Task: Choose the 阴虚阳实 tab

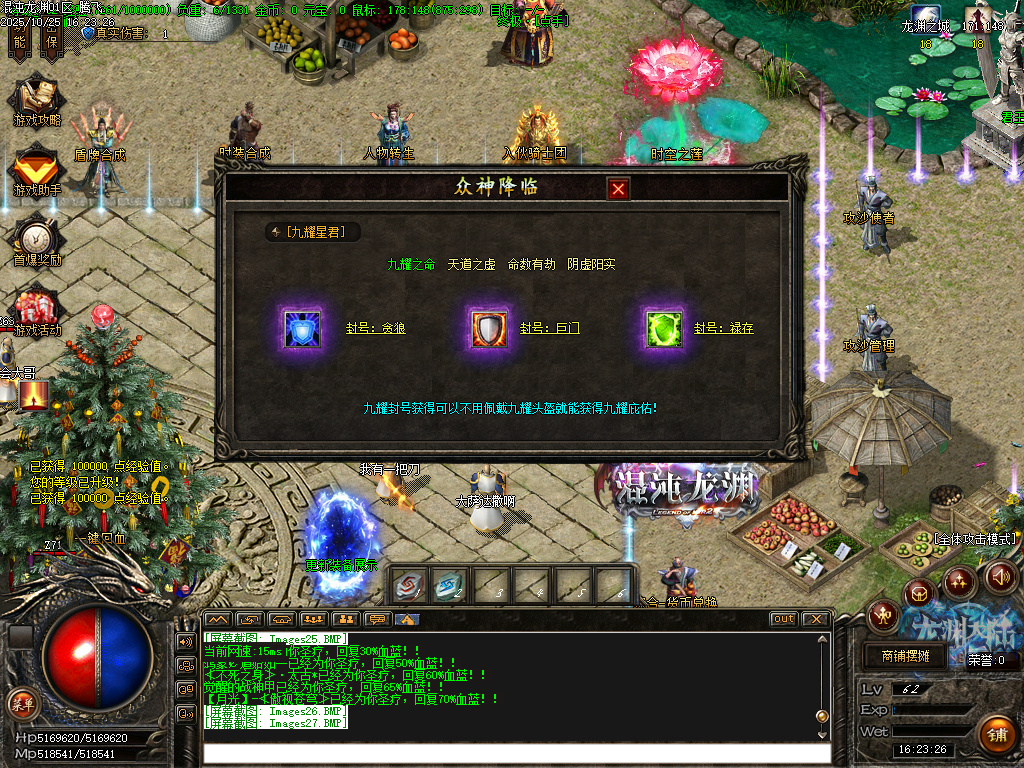Action: pos(591,265)
